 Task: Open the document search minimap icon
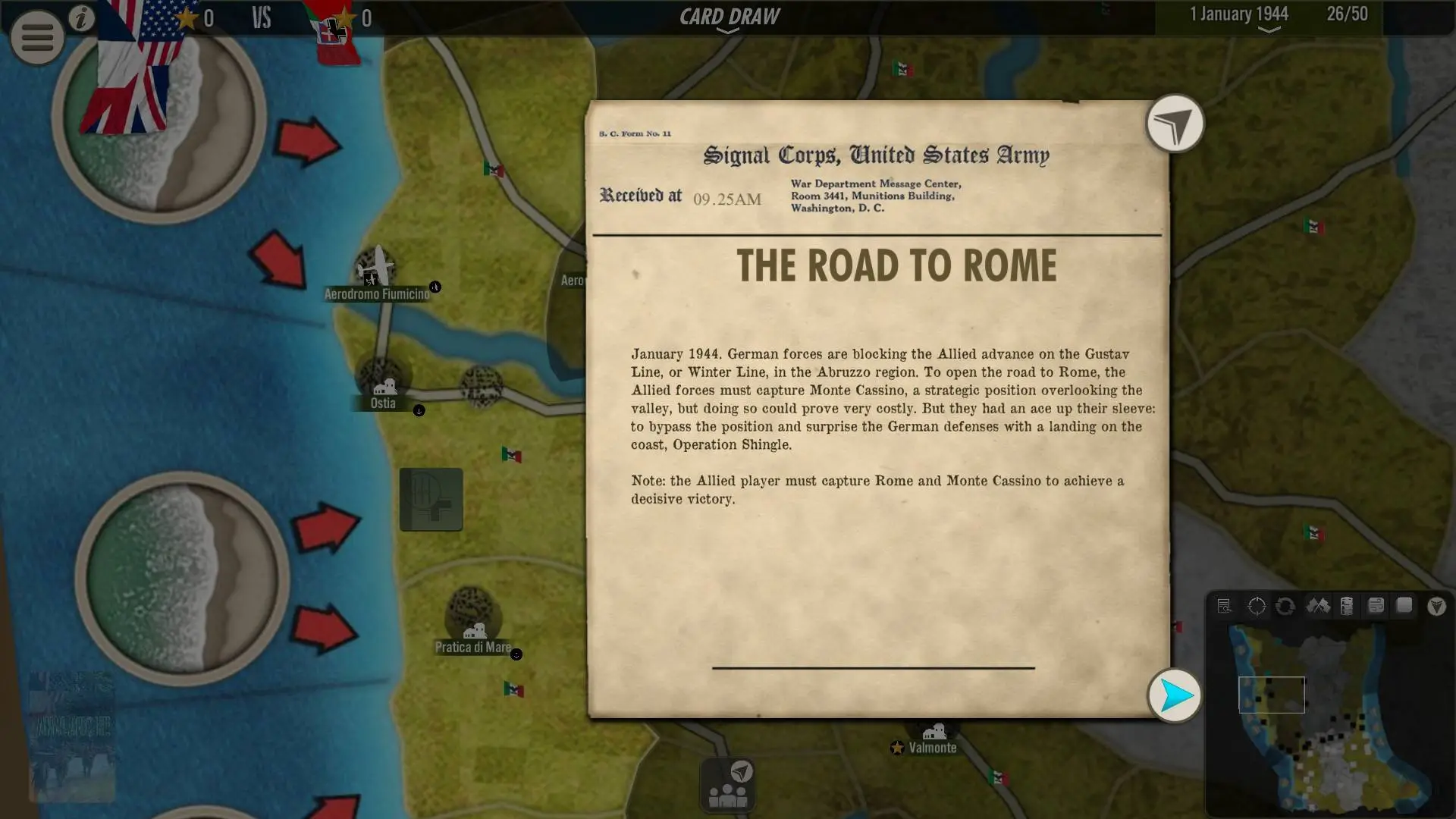(1224, 606)
